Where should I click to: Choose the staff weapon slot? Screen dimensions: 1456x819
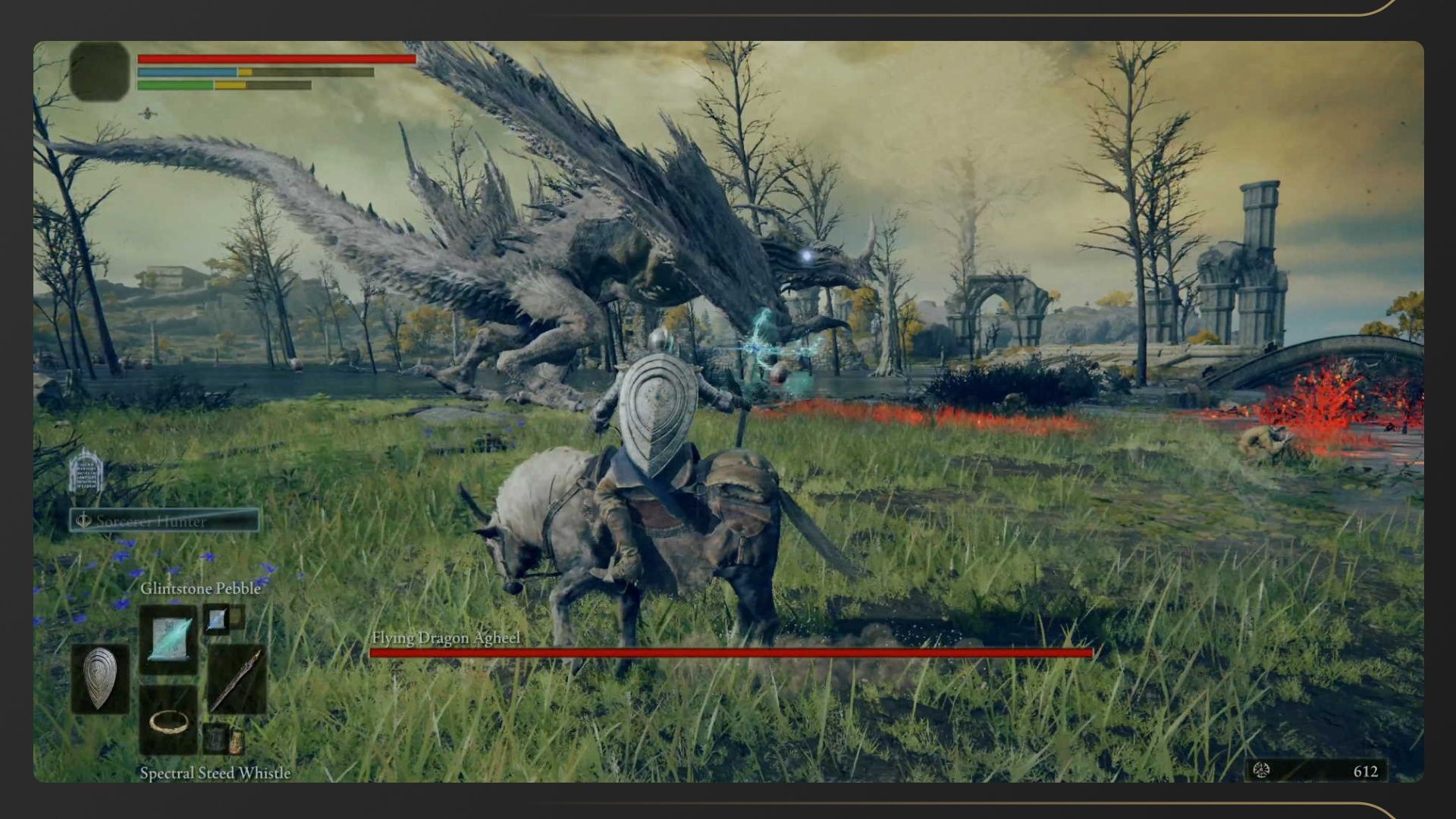236,679
